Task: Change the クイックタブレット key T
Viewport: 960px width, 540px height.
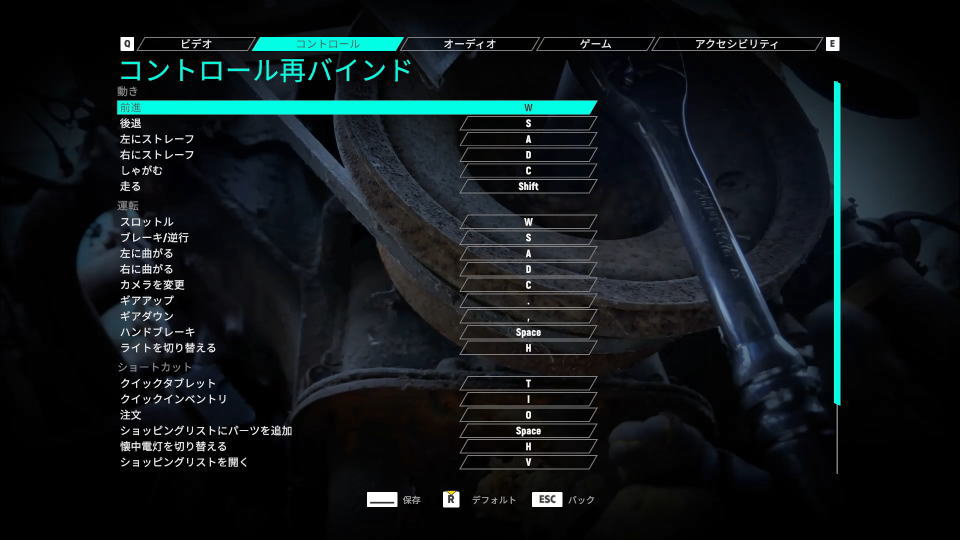Action: pyautogui.click(x=528, y=383)
